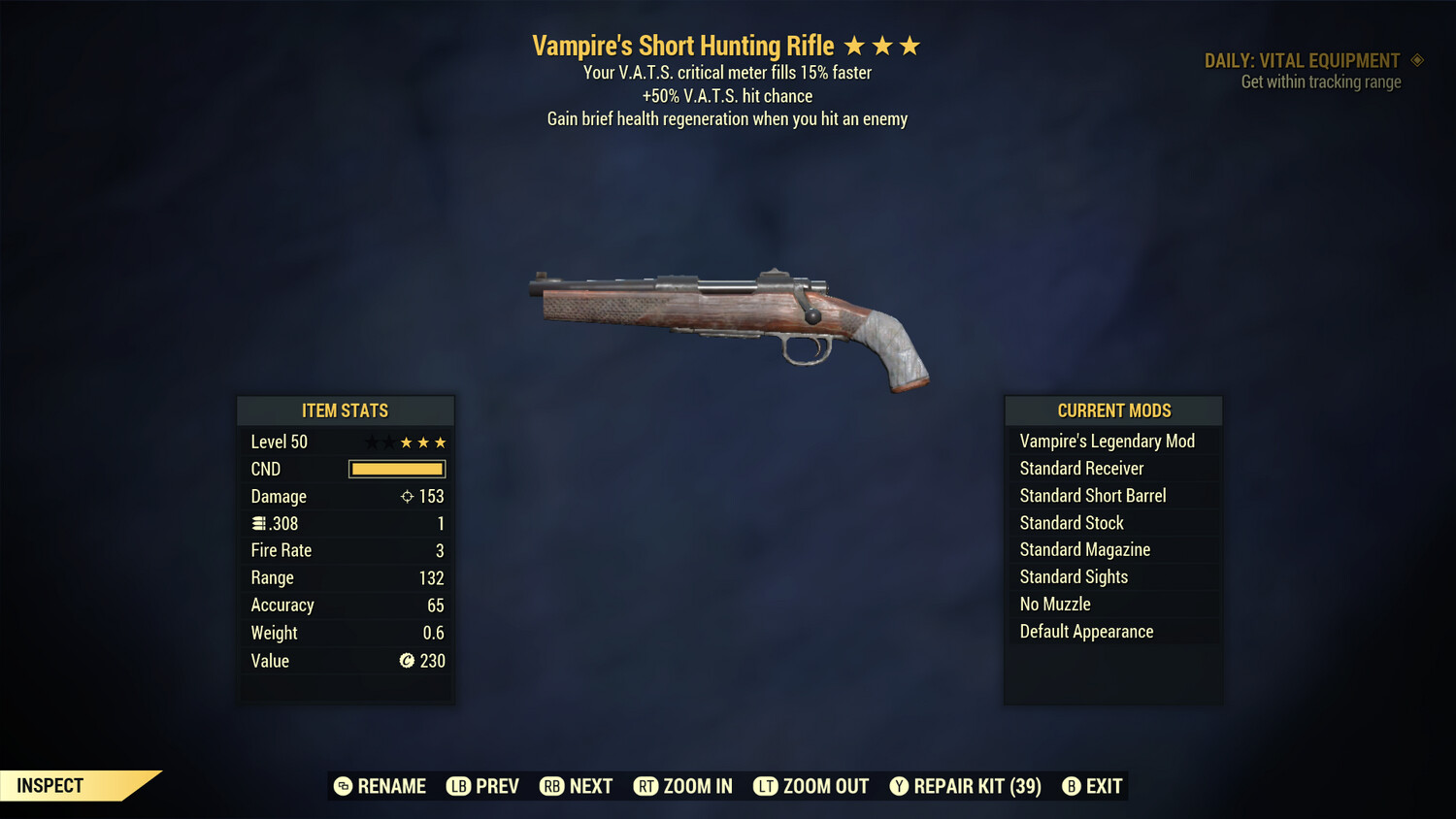
Task: Click the Rename circular button icon
Action: [343, 786]
